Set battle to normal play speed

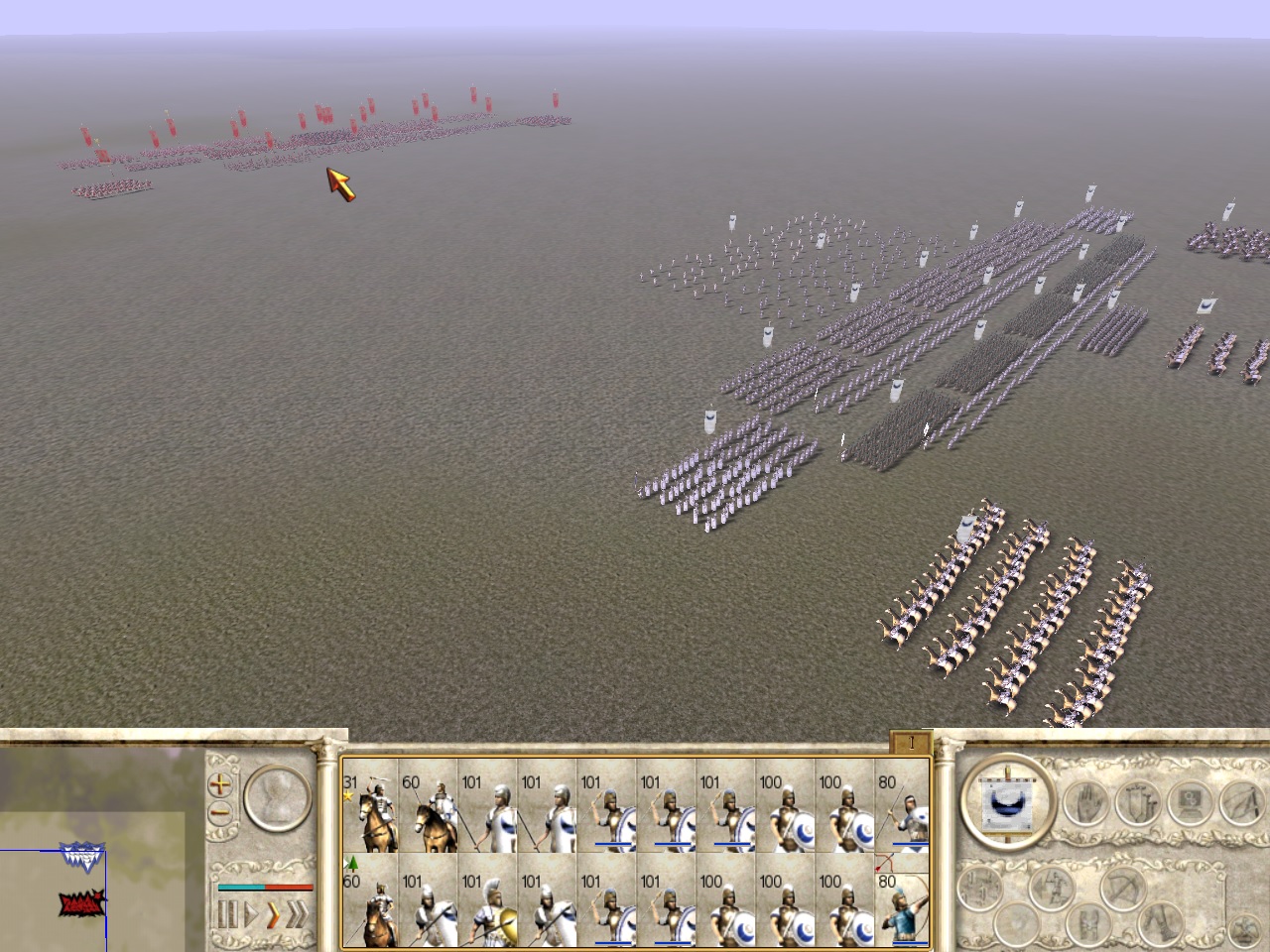[x=249, y=914]
